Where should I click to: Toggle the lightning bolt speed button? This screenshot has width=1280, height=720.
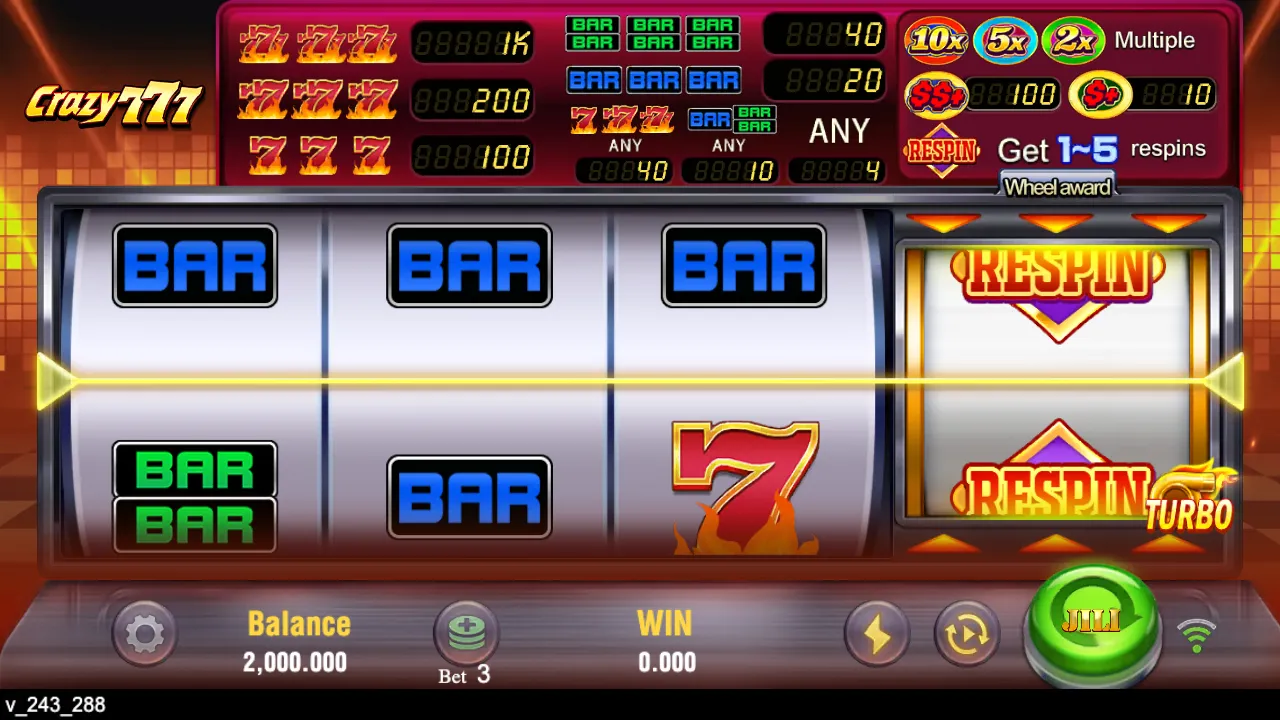click(877, 633)
